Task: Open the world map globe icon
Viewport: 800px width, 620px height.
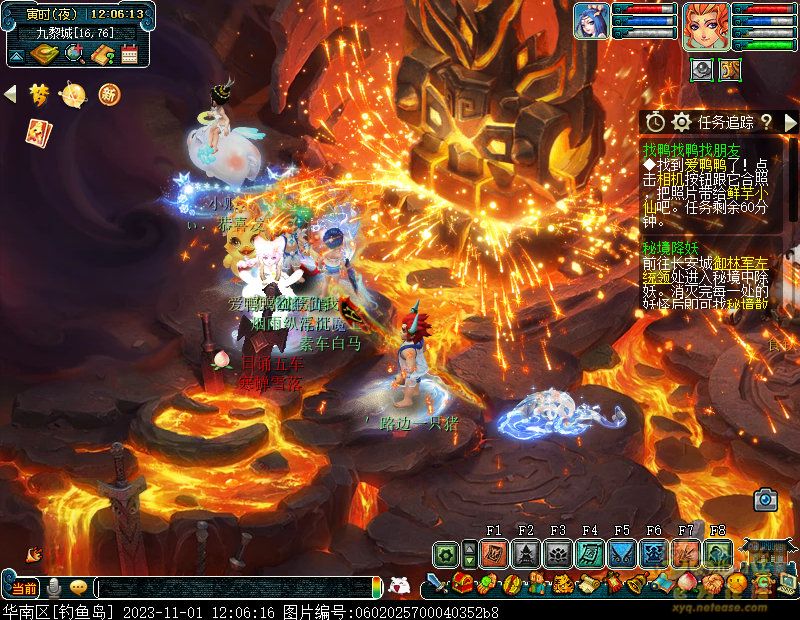Action: point(74,54)
